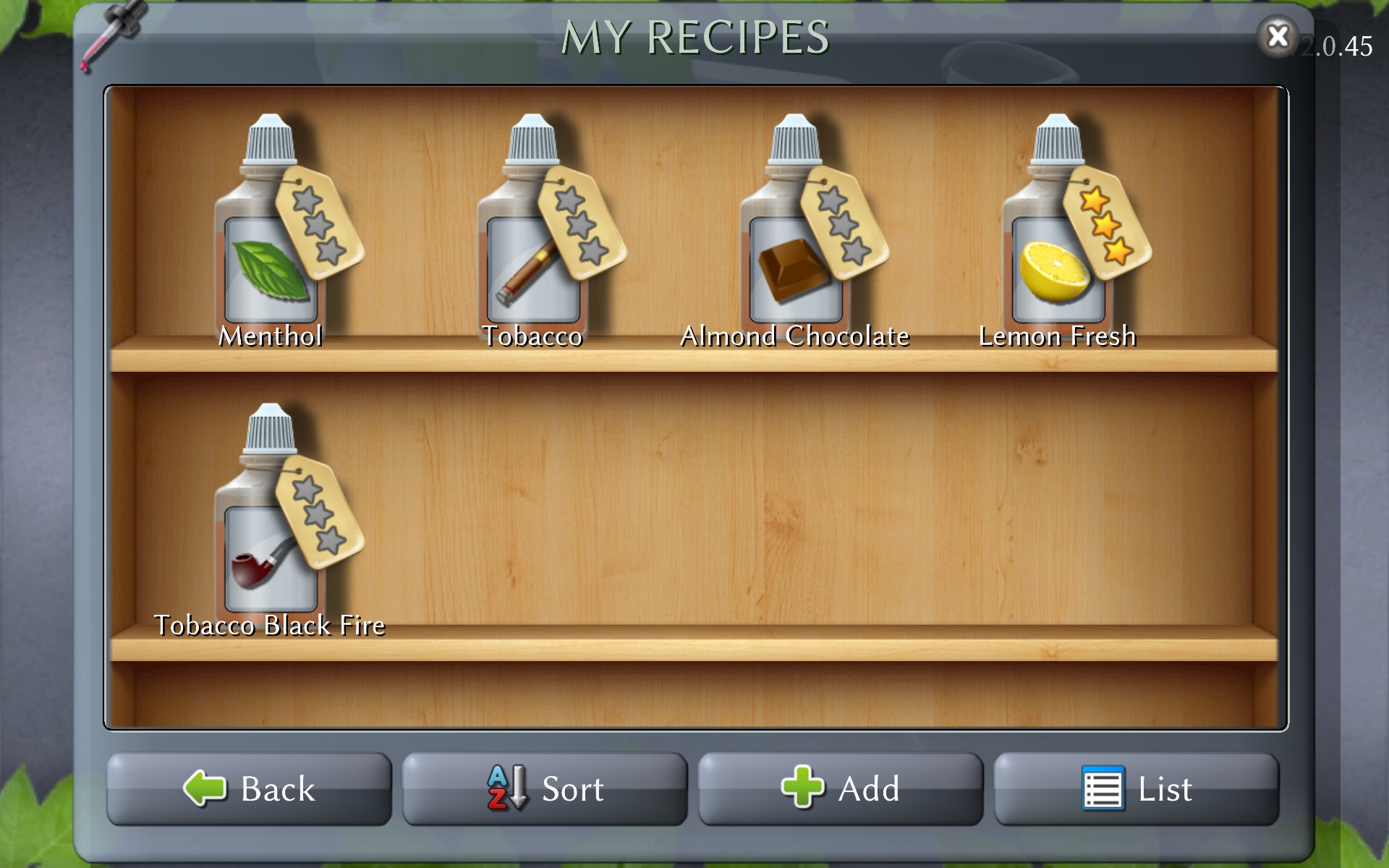Sort the recipes alphabetically
Image resolution: width=1389 pixels, height=868 pixels.
coord(545,788)
